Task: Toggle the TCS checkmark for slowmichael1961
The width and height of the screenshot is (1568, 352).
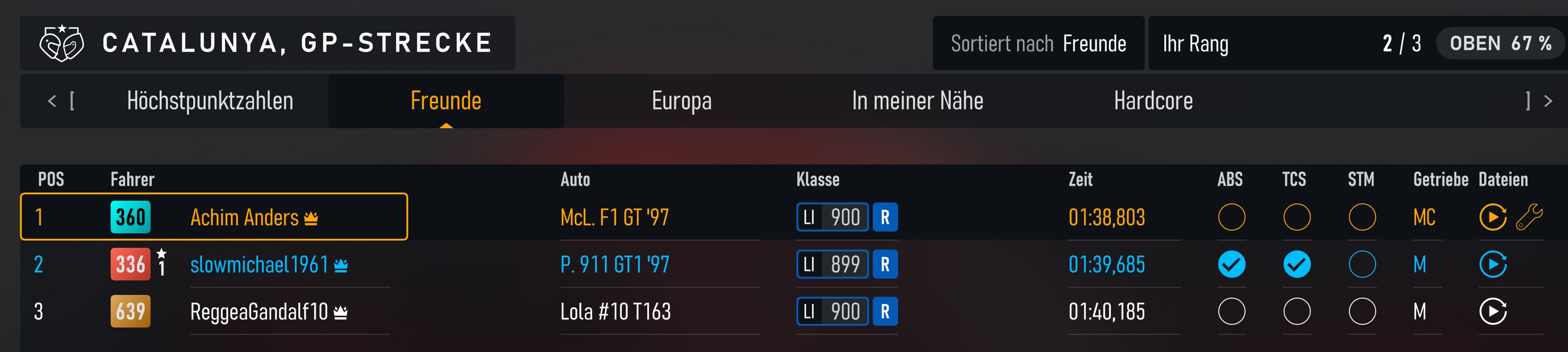Action: (1297, 265)
